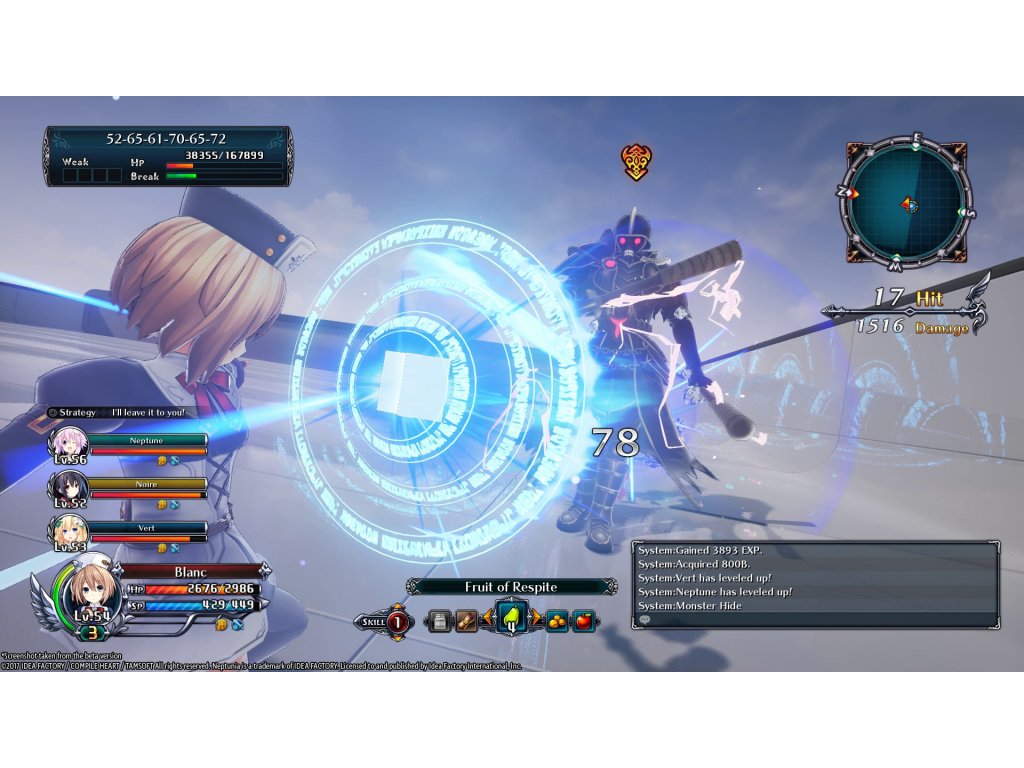Select the rolled scroll item slot
This screenshot has width=1024, height=768.
[466, 621]
